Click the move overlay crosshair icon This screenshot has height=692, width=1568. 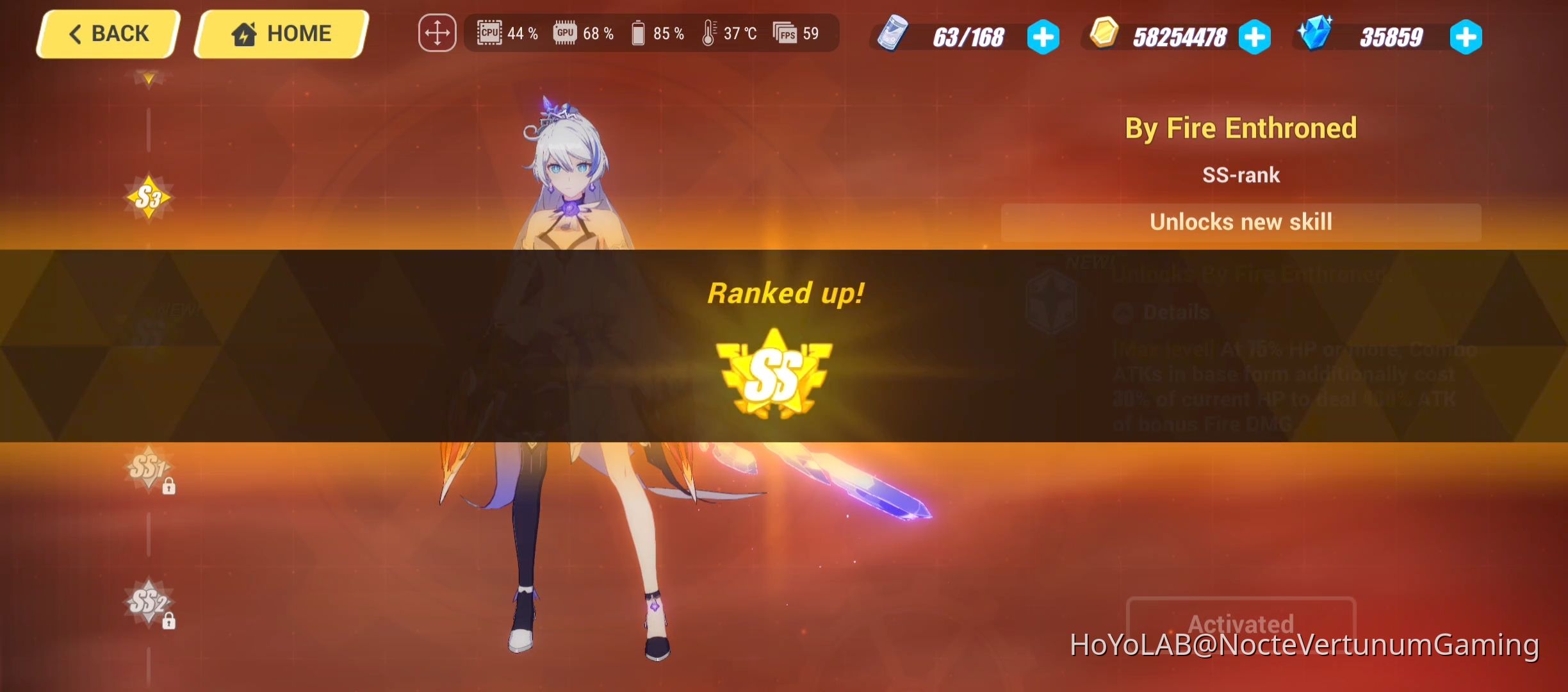(x=437, y=32)
